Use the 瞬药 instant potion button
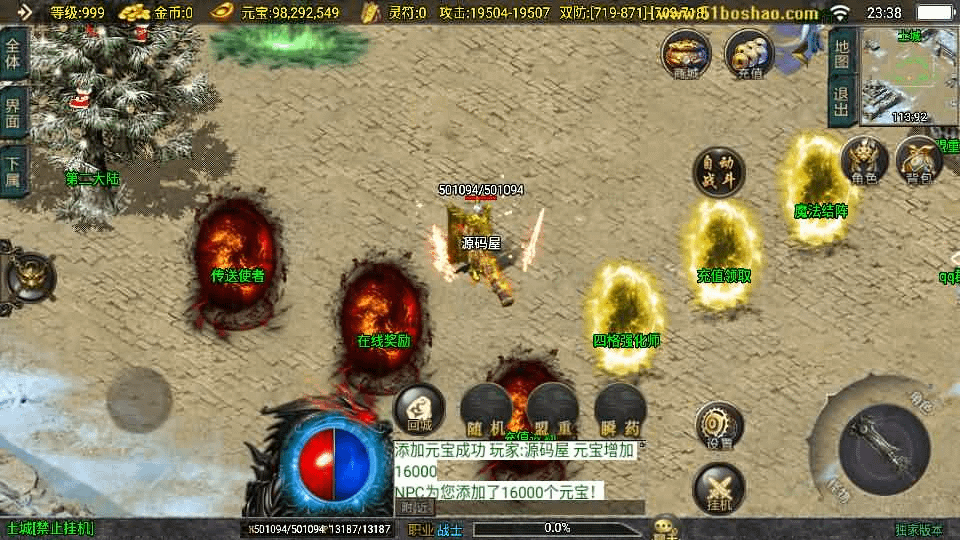 click(x=619, y=409)
